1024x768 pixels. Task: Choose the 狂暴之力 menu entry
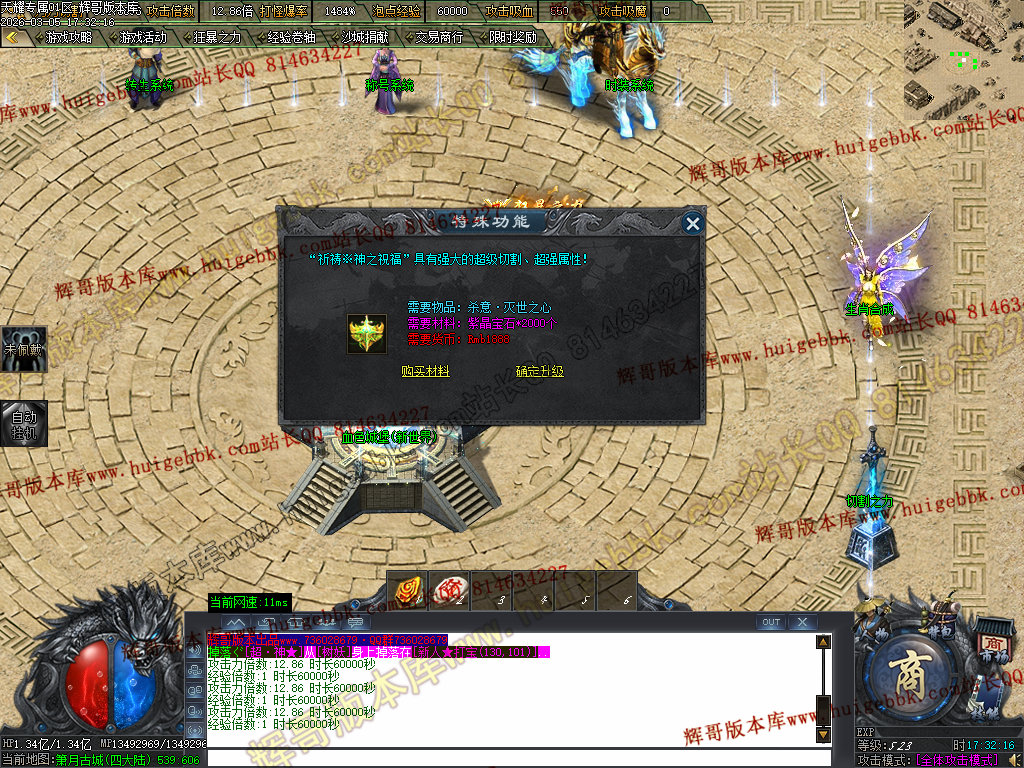pos(216,37)
